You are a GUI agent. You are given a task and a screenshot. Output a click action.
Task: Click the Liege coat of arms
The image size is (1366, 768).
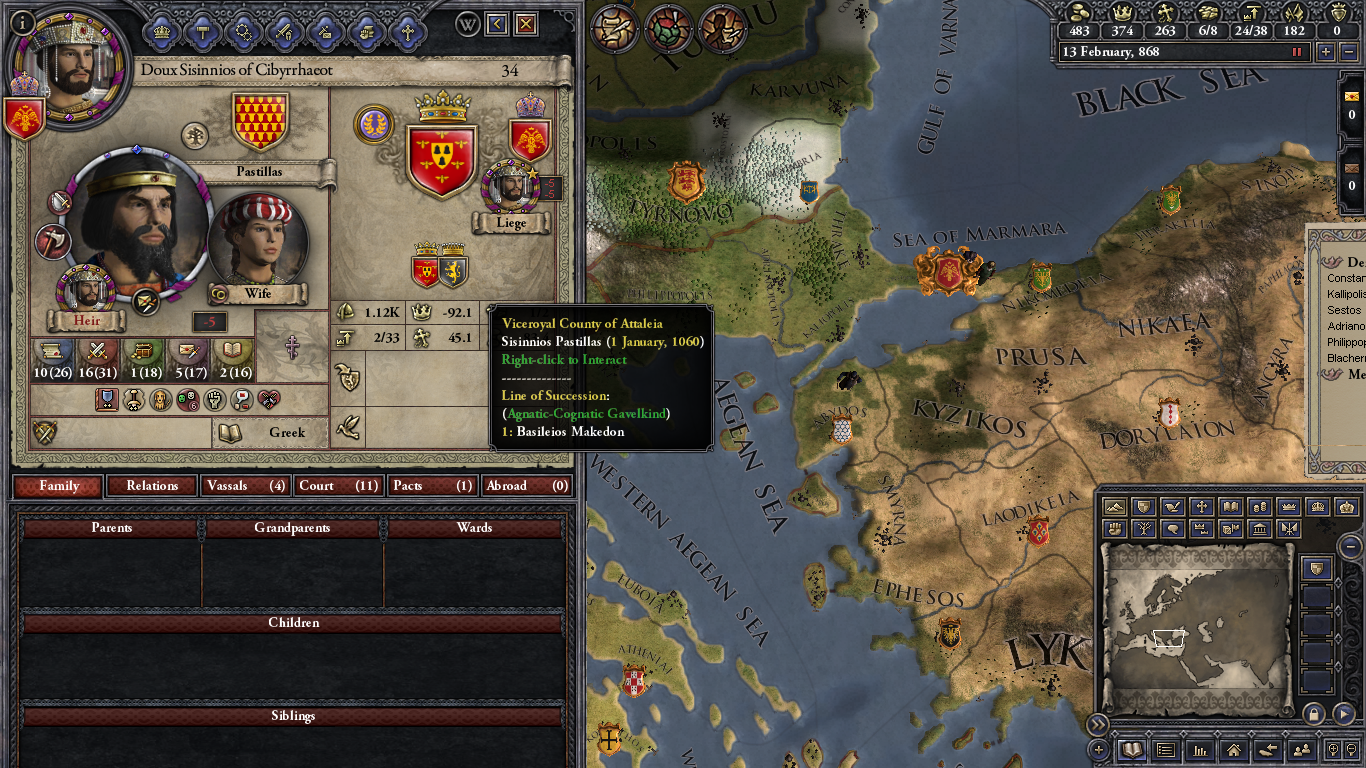529,143
